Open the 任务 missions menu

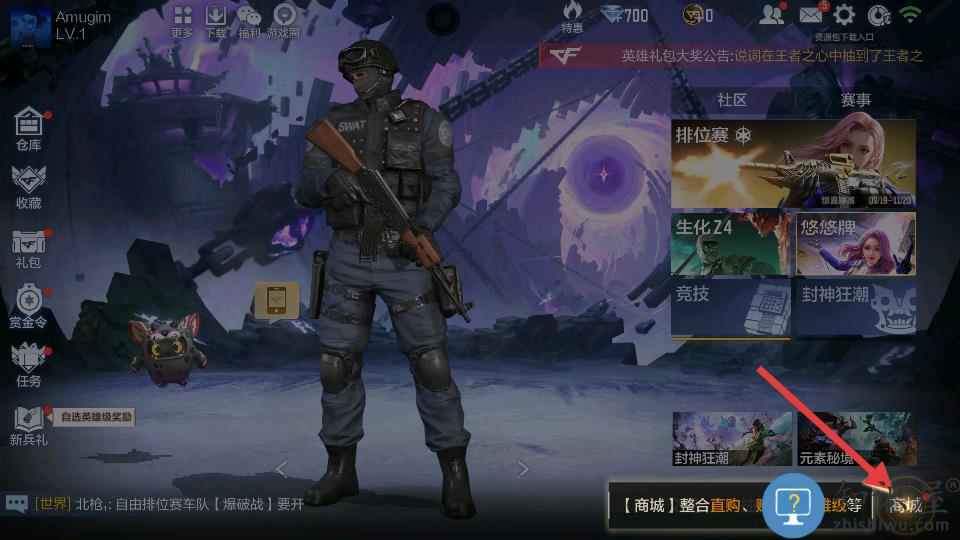[x=29, y=366]
